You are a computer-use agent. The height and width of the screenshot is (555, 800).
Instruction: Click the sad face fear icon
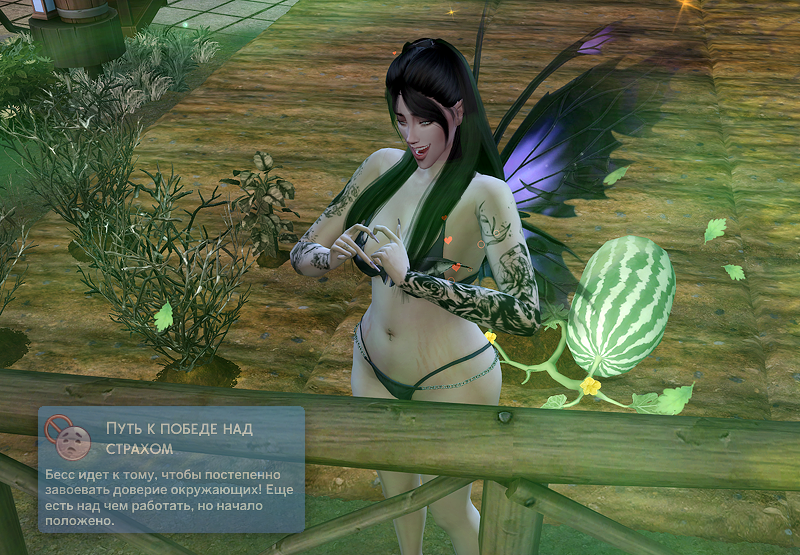click(70, 441)
